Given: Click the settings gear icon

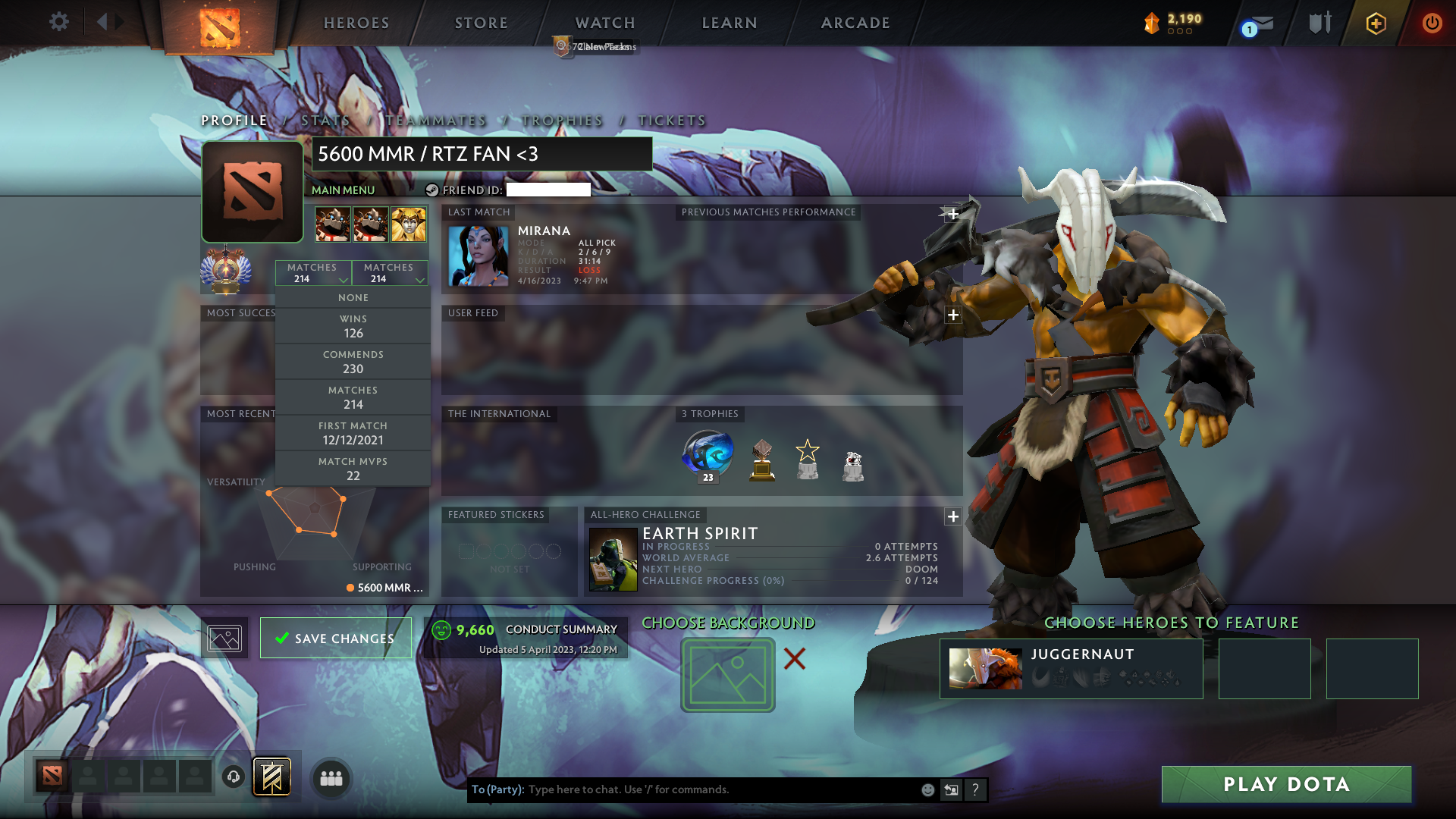Looking at the screenshot, I should [59, 21].
